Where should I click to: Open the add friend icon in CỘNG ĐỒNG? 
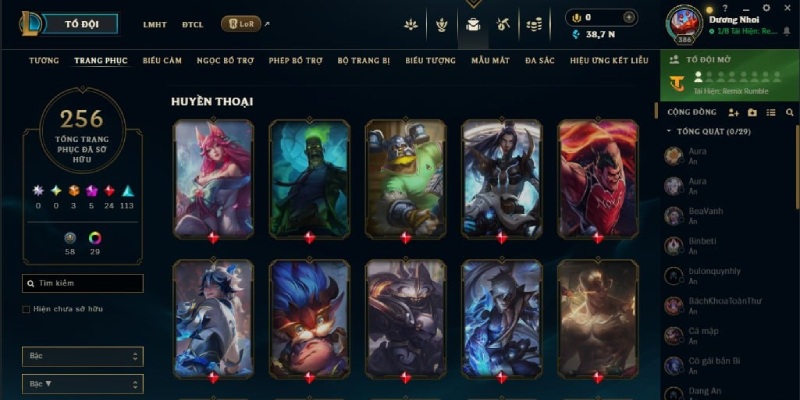[x=733, y=113]
